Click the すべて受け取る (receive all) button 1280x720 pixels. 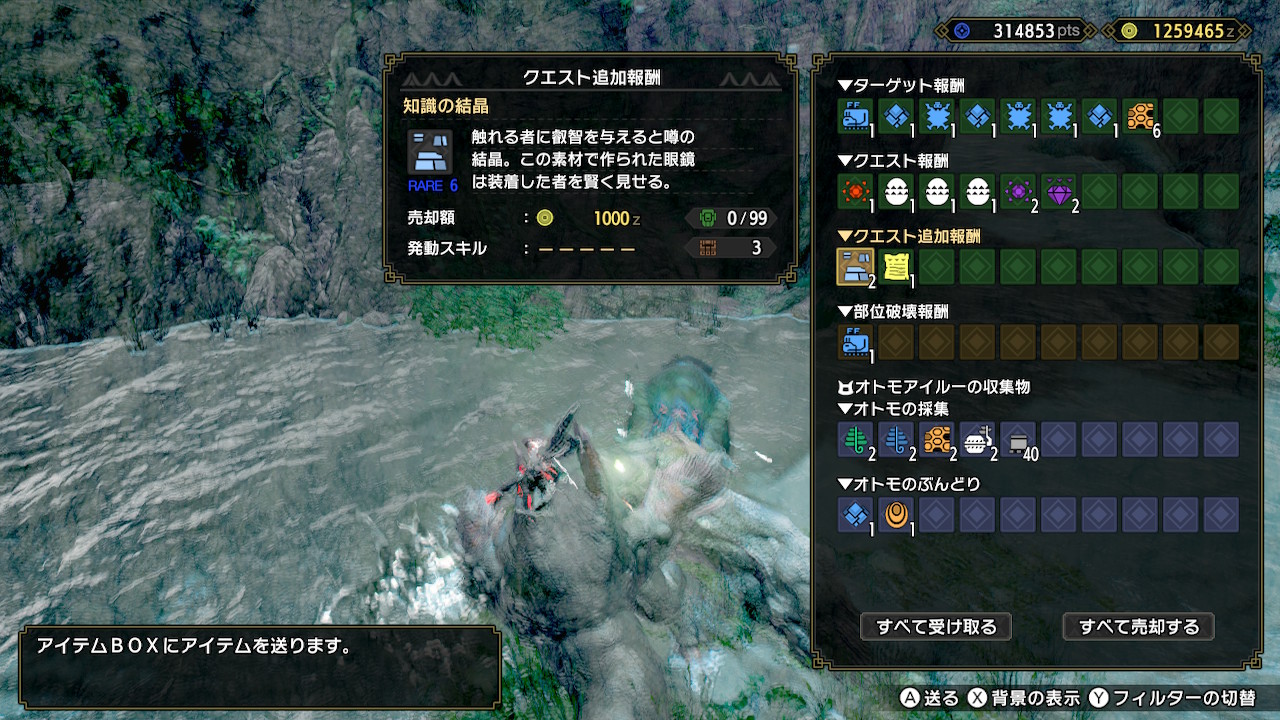[x=936, y=627]
